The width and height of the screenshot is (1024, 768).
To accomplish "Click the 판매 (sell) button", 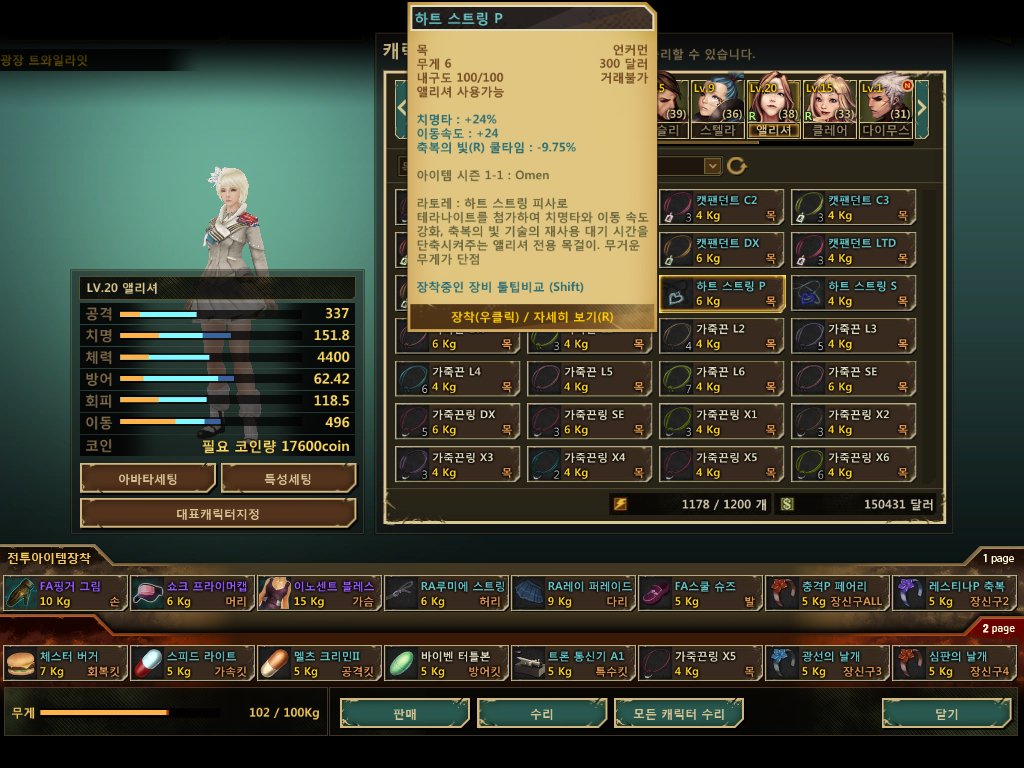I will click(x=405, y=714).
